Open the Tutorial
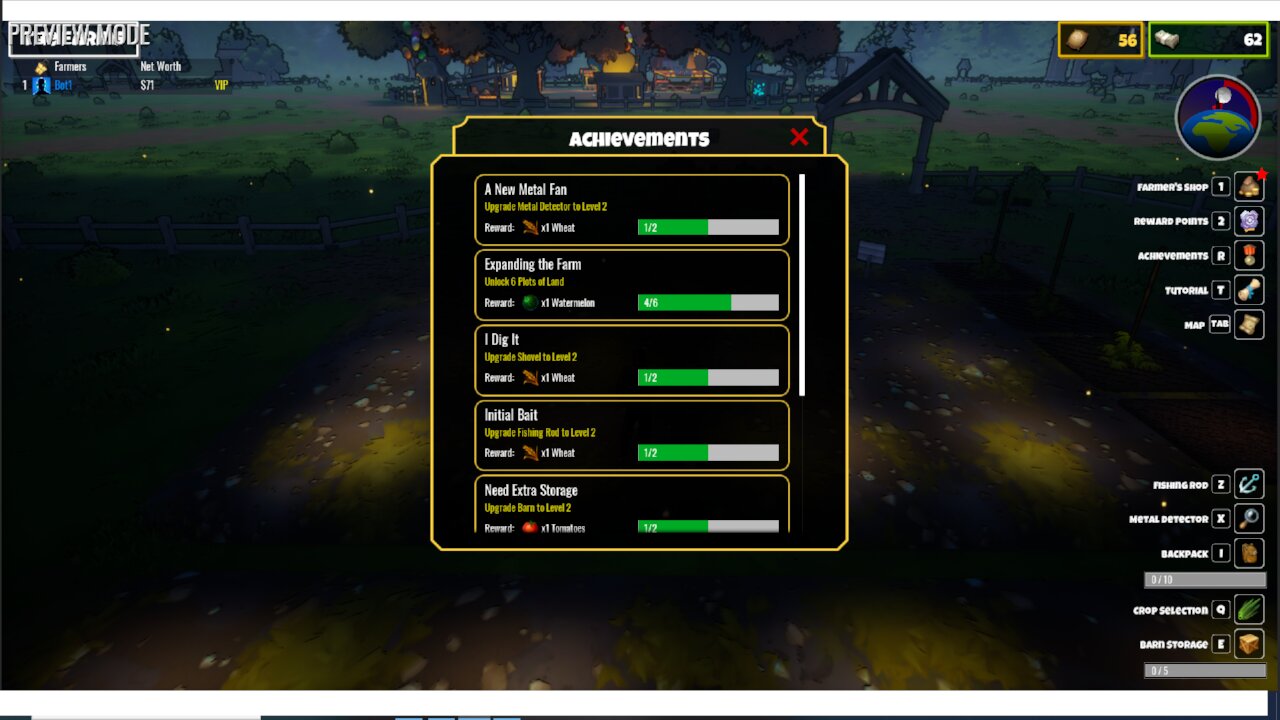The height and width of the screenshot is (720, 1280). [1249, 290]
